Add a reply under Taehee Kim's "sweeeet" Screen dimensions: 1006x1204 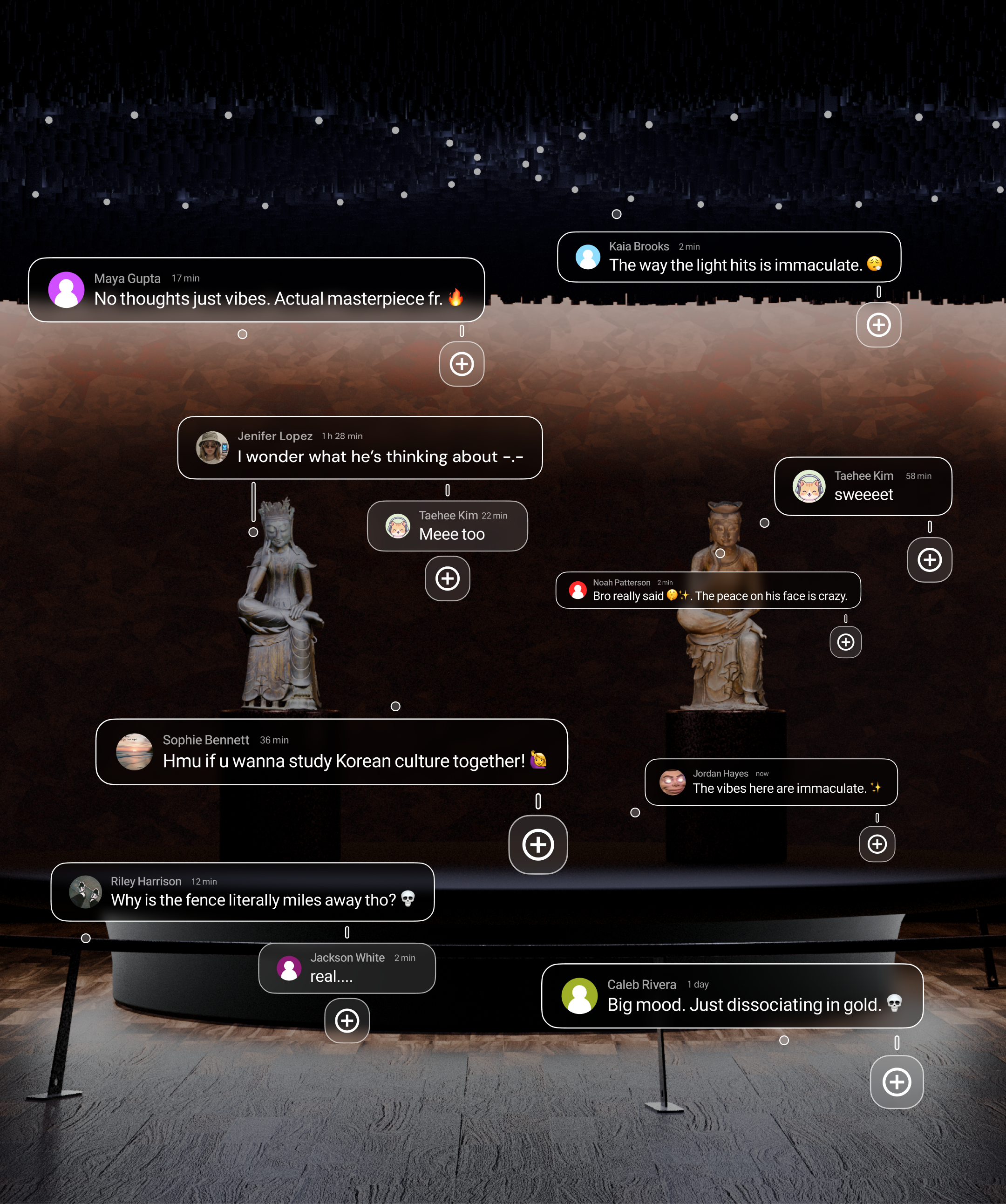pyautogui.click(x=929, y=560)
